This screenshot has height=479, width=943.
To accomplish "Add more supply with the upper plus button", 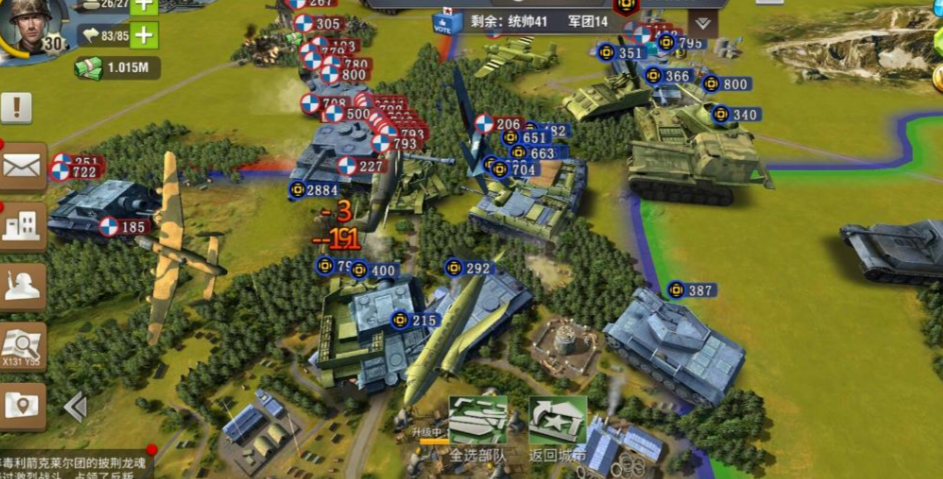I will [144, 5].
